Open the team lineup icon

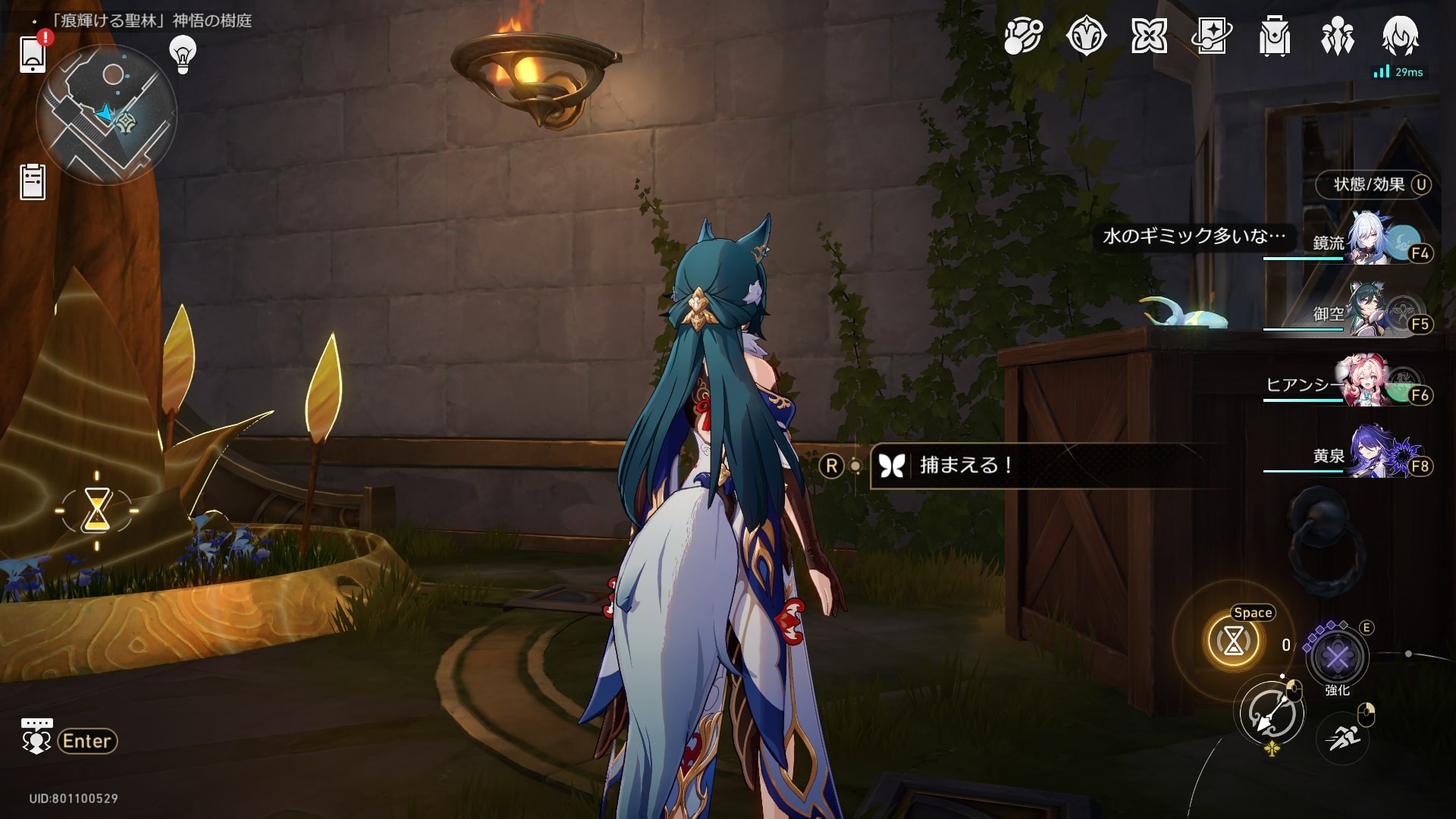[x=1337, y=36]
